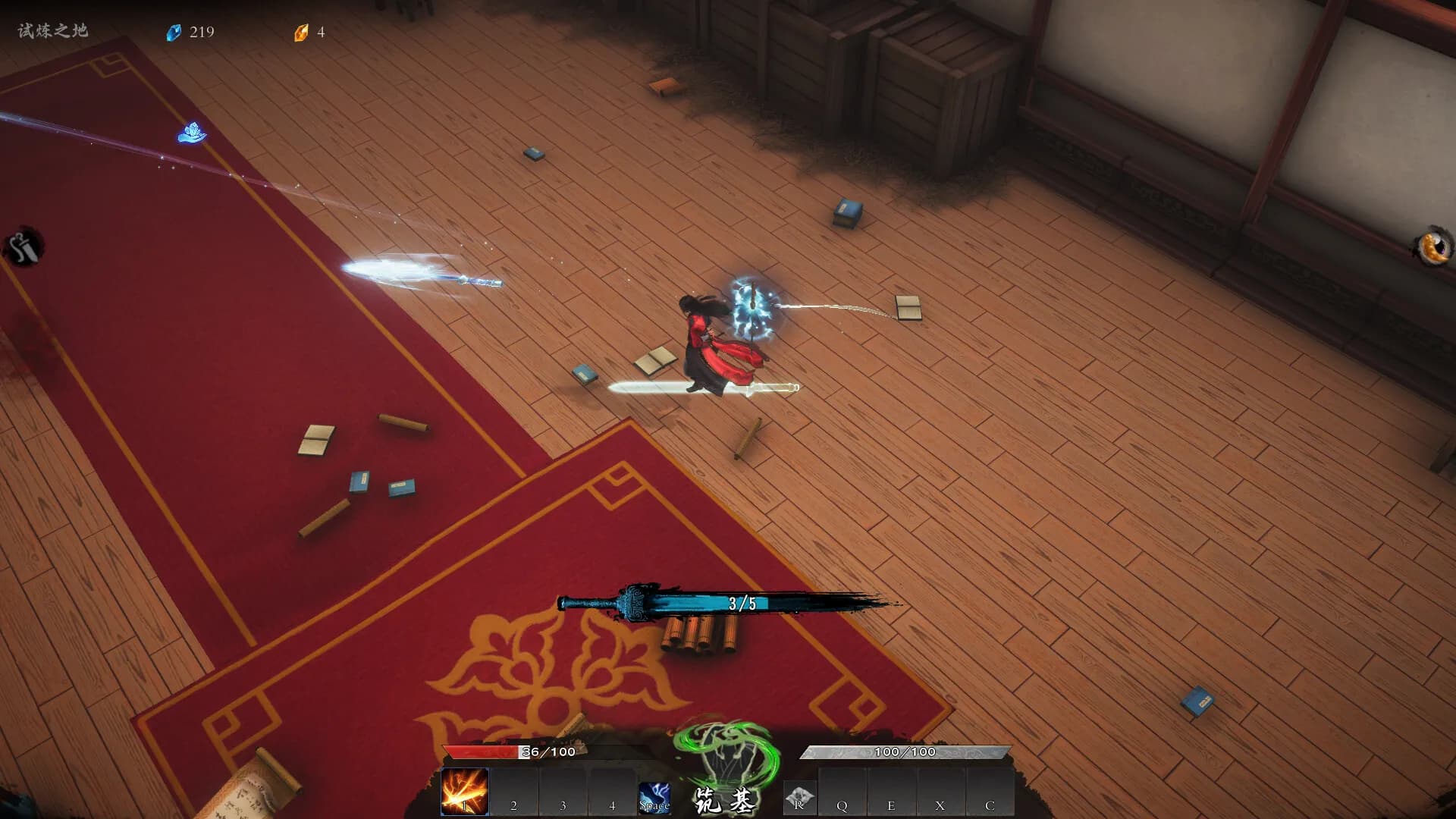Select the empty slot labeled C
The width and height of the screenshot is (1456, 819).
990,793
